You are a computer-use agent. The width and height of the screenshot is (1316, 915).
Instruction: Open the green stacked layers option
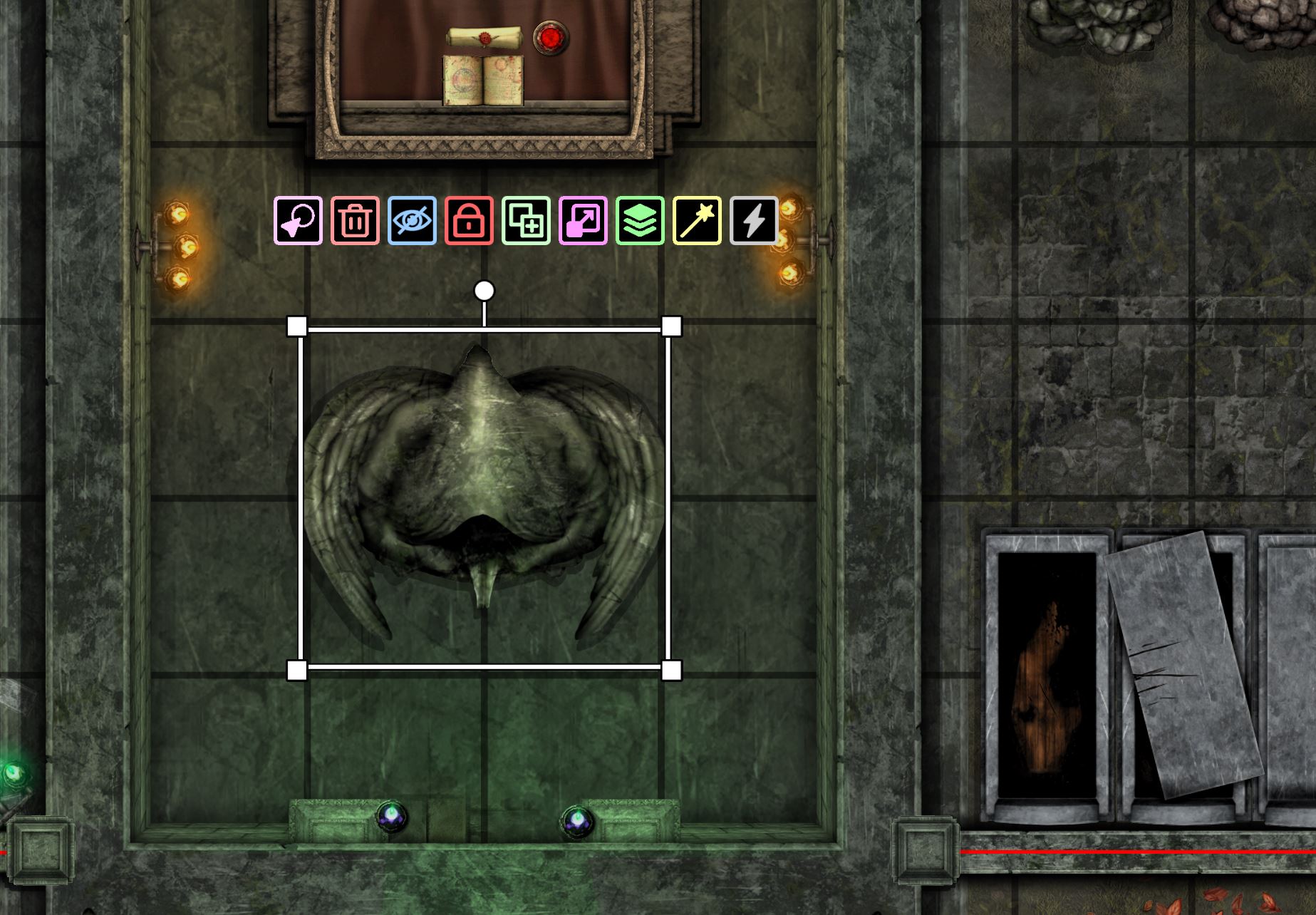point(640,221)
